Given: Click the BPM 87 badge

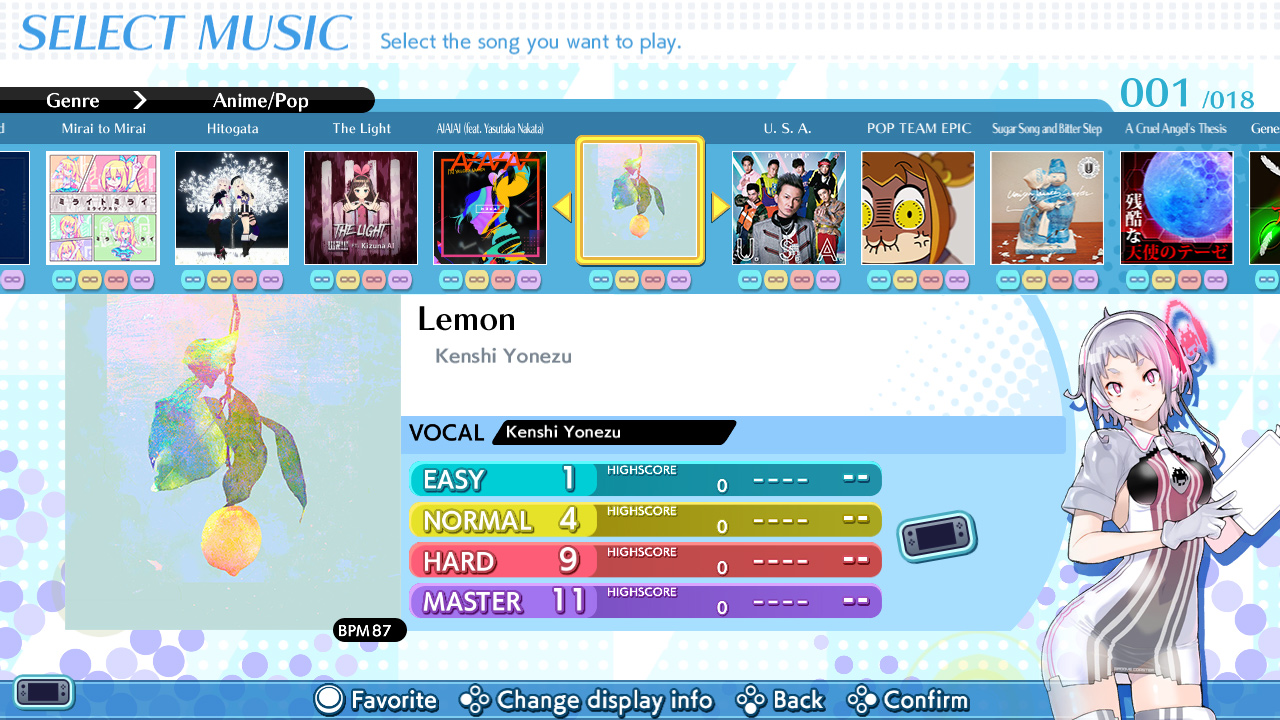Looking at the screenshot, I should (x=369, y=630).
